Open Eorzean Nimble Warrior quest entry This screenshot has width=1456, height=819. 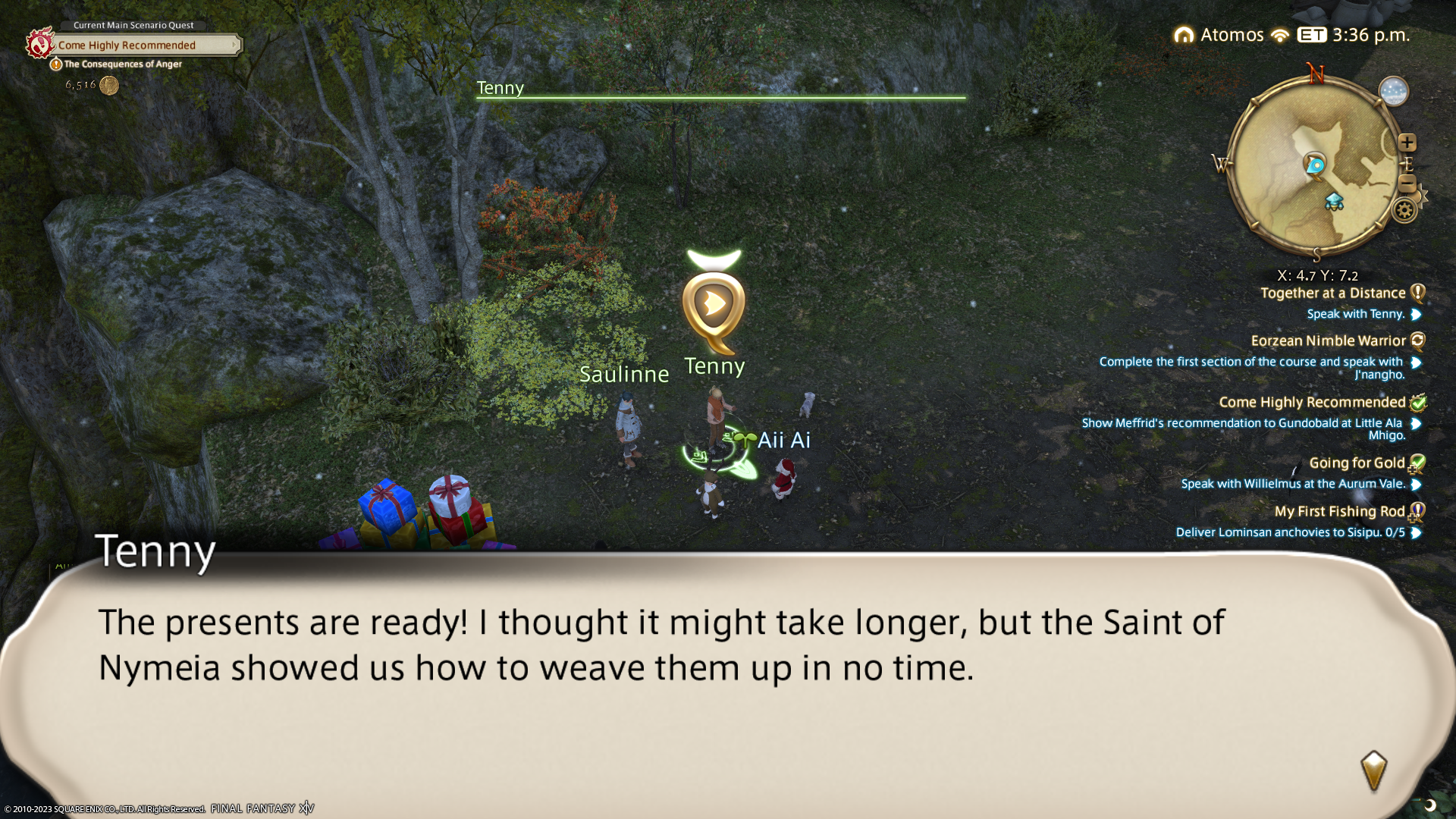[x=1328, y=341]
